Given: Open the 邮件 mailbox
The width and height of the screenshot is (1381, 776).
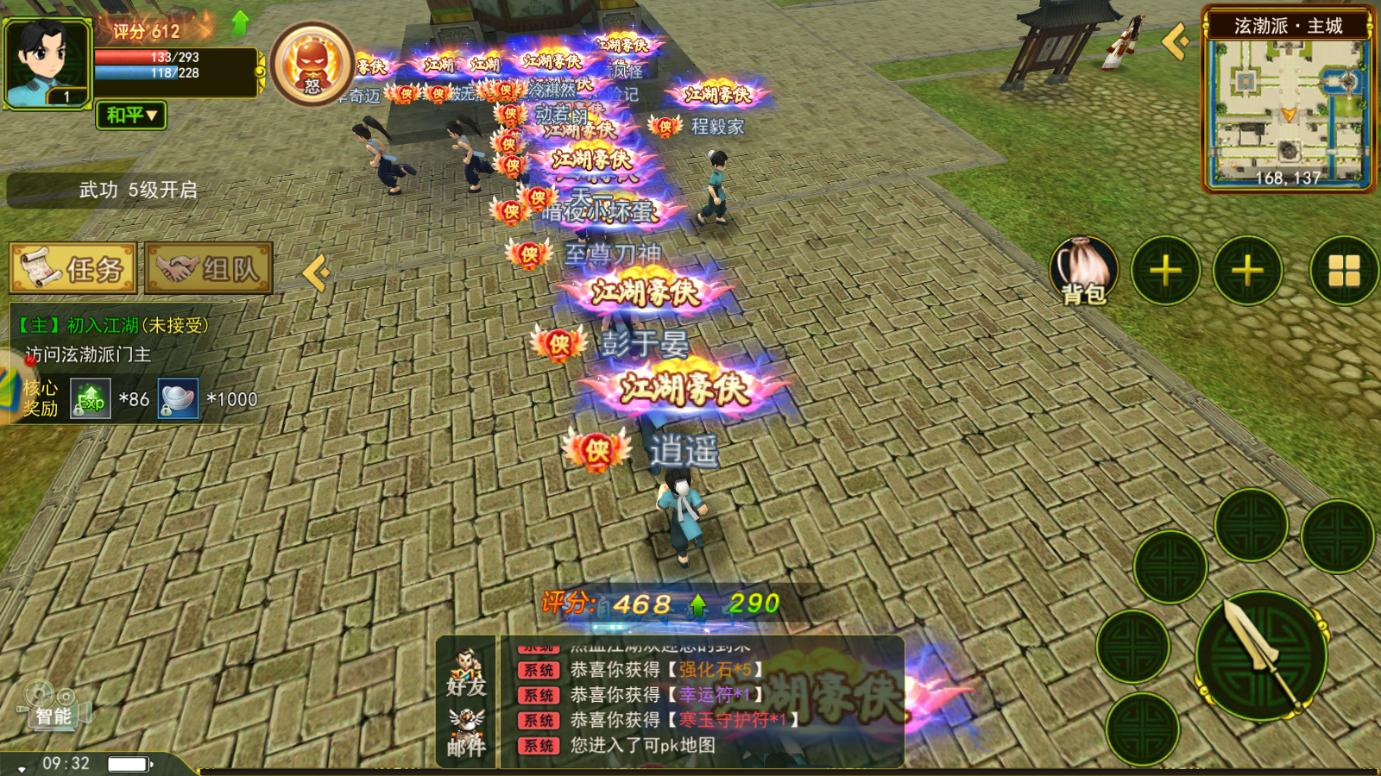Looking at the screenshot, I should pyautogui.click(x=466, y=733).
